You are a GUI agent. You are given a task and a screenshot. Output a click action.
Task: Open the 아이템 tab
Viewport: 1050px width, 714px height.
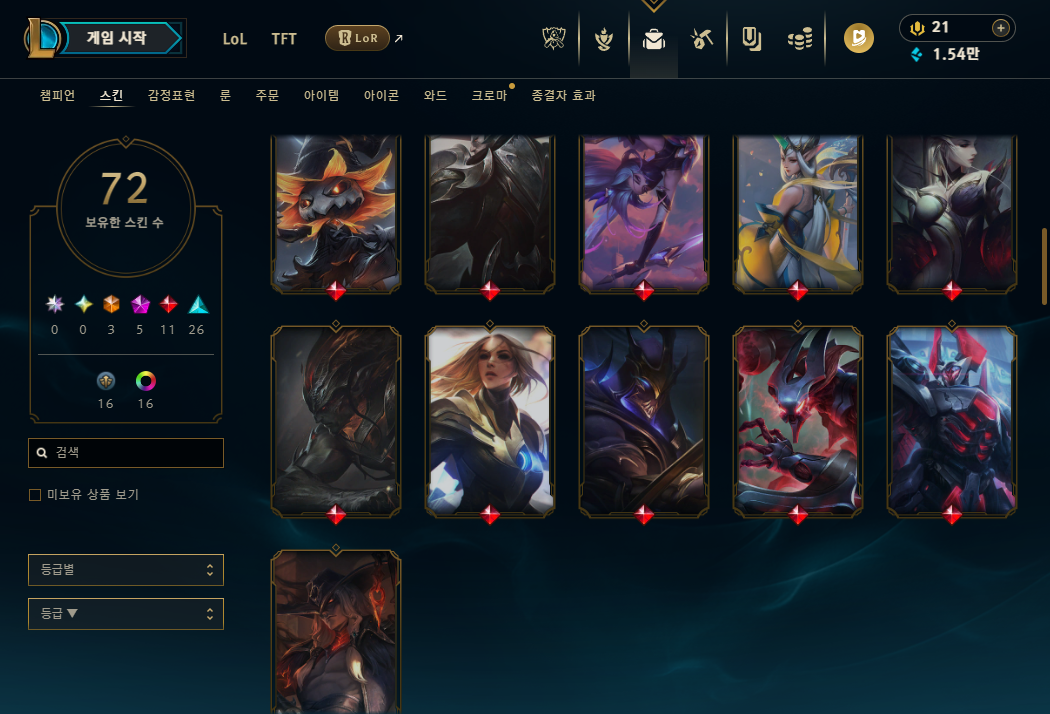point(321,96)
